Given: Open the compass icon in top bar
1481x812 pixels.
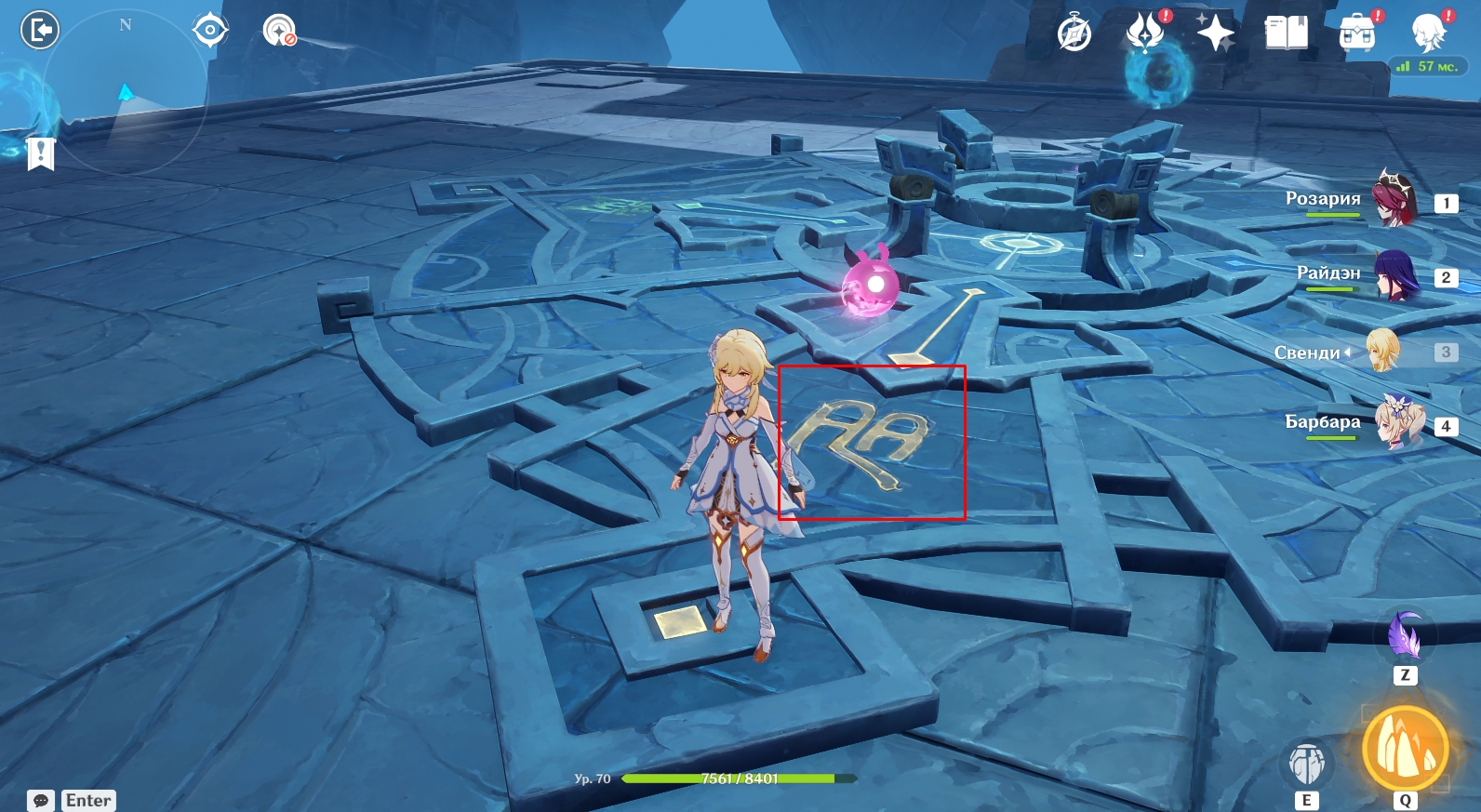Looking at the screenshot, I should coord(1074,34).
